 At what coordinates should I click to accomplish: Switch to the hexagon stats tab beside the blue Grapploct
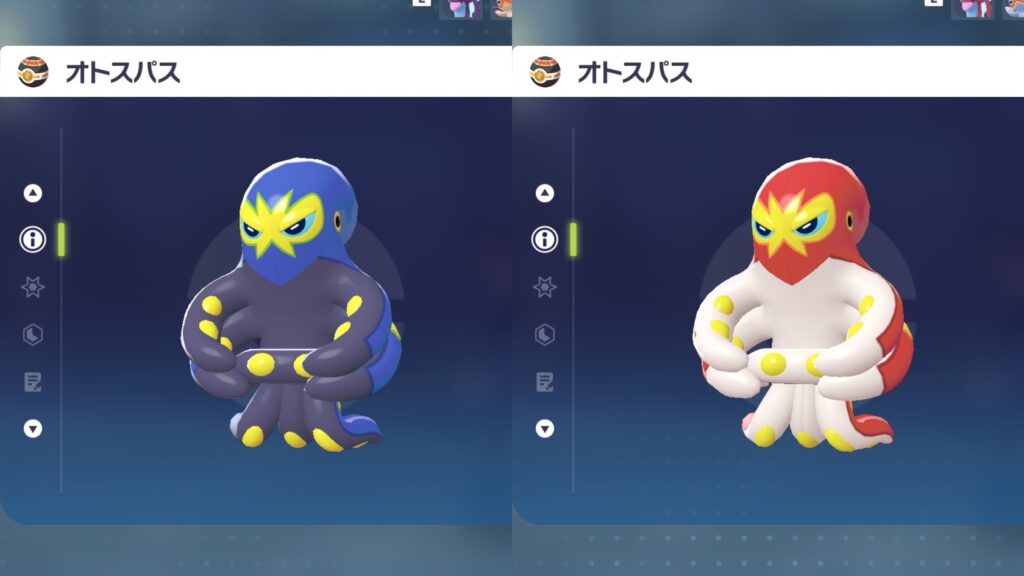click(33, 334)
